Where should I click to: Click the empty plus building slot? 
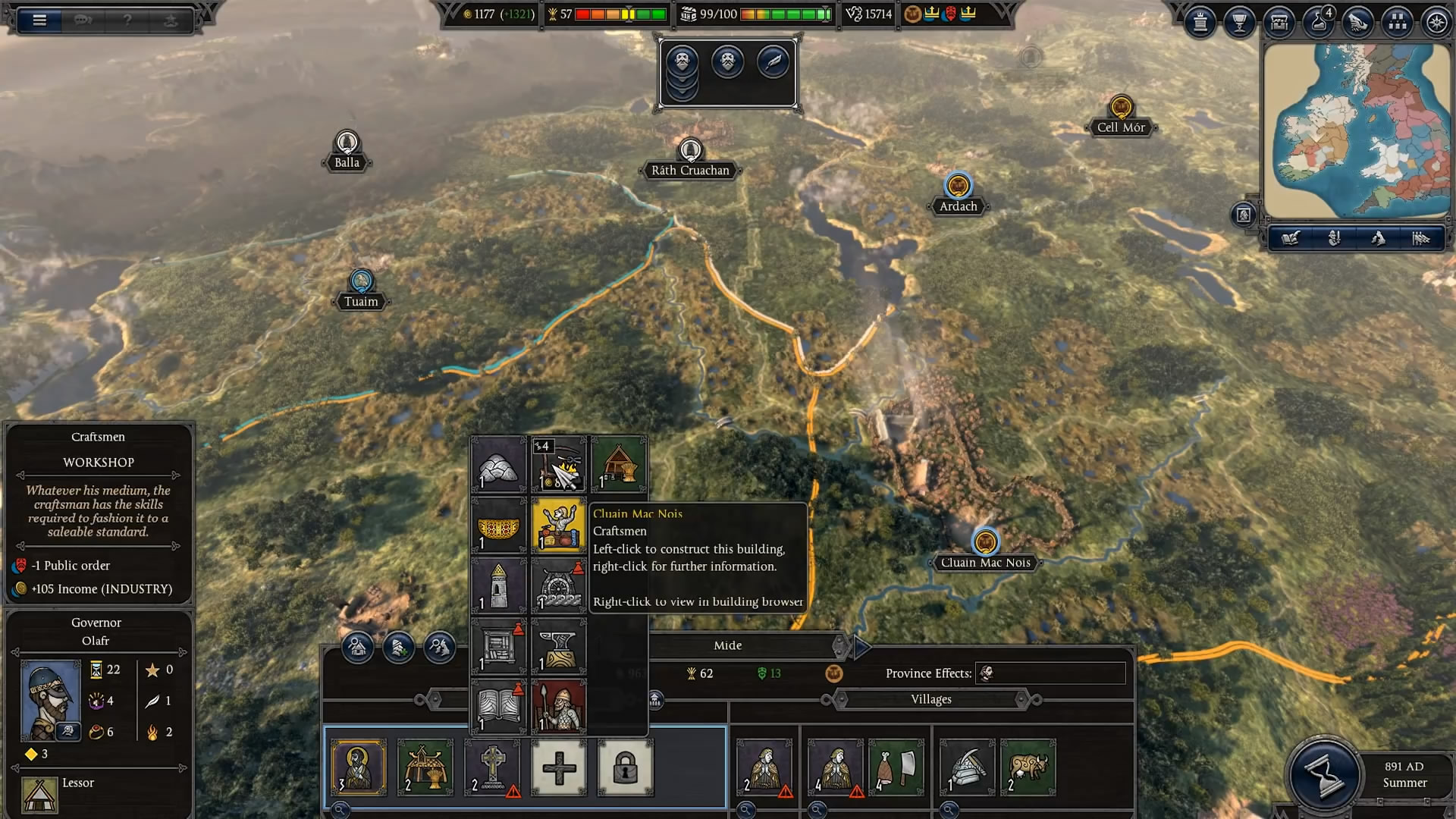coord(559,767)
